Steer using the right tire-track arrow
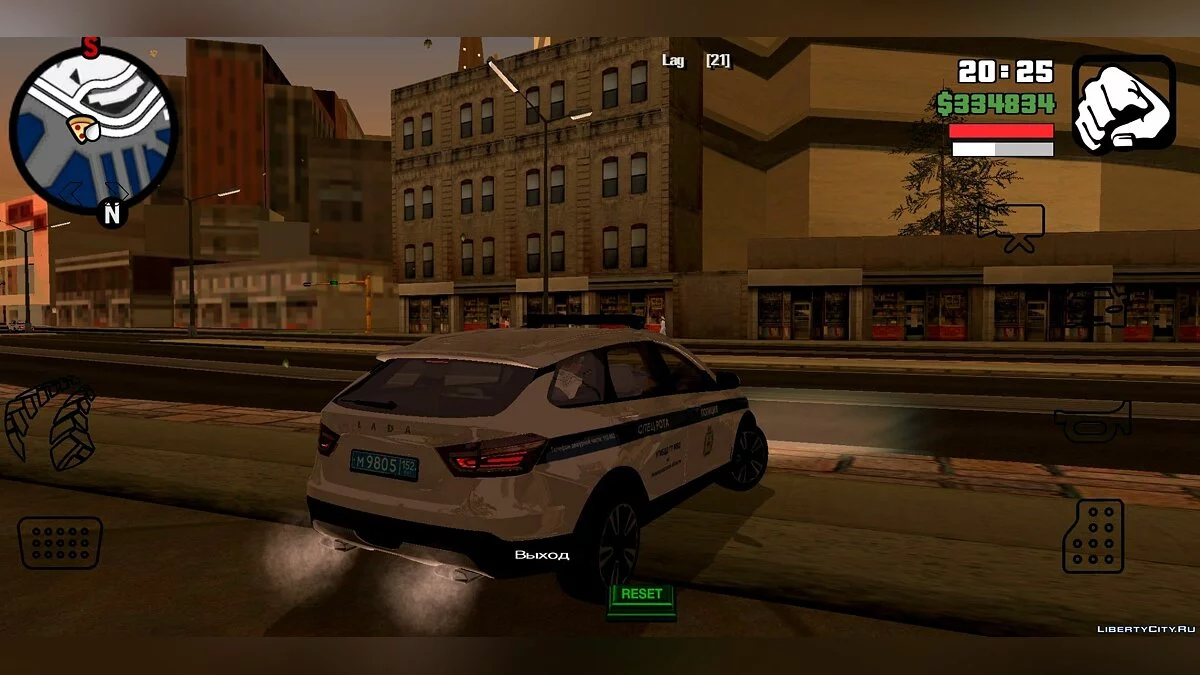The image size is (1200, 675). (72, 430)
